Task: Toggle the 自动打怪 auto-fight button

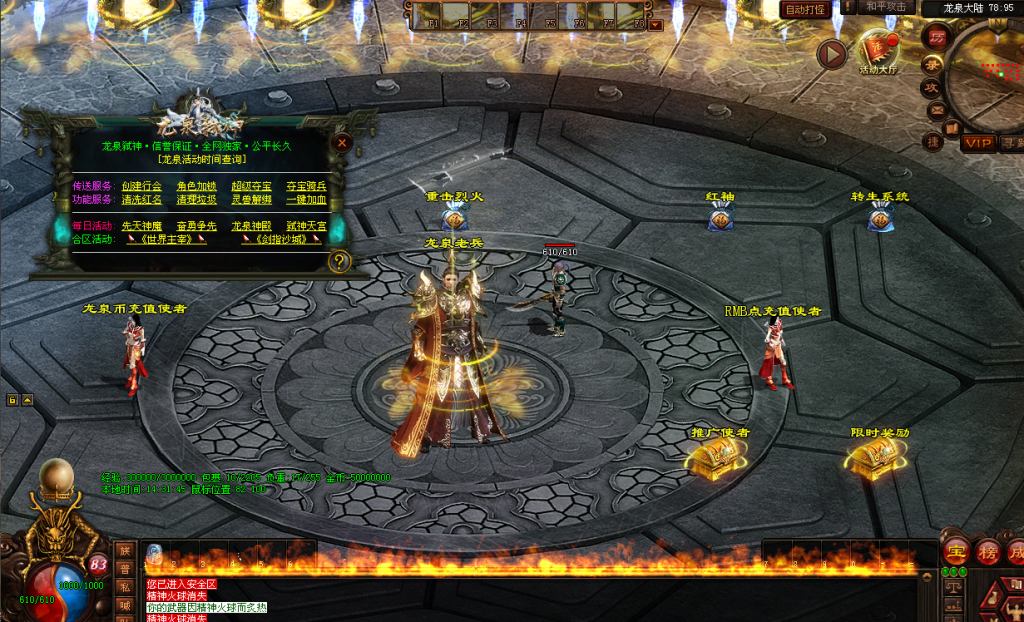Action: pos(804,9)
